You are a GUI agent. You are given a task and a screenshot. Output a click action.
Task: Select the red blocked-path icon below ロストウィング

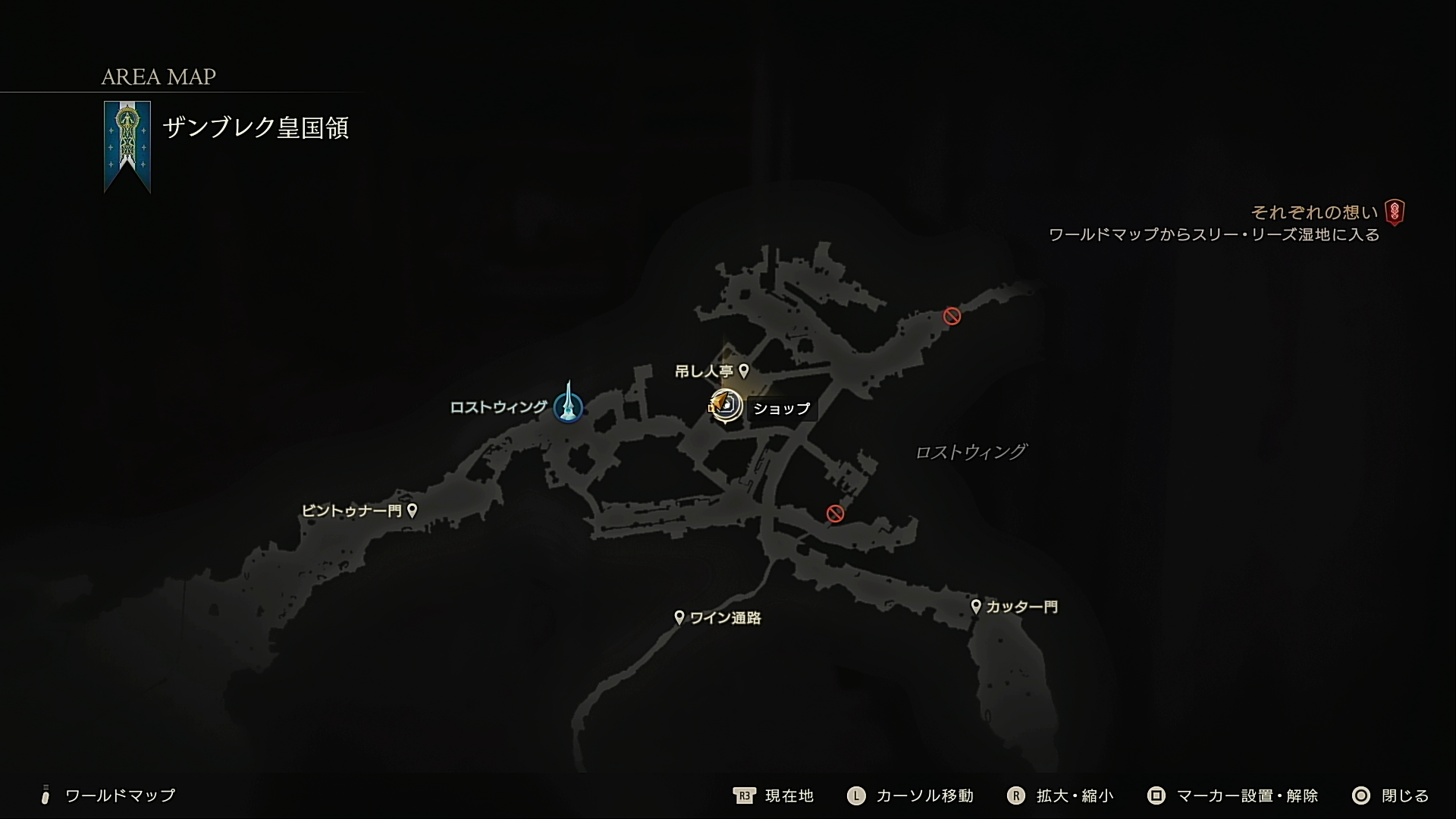(836, 513)
